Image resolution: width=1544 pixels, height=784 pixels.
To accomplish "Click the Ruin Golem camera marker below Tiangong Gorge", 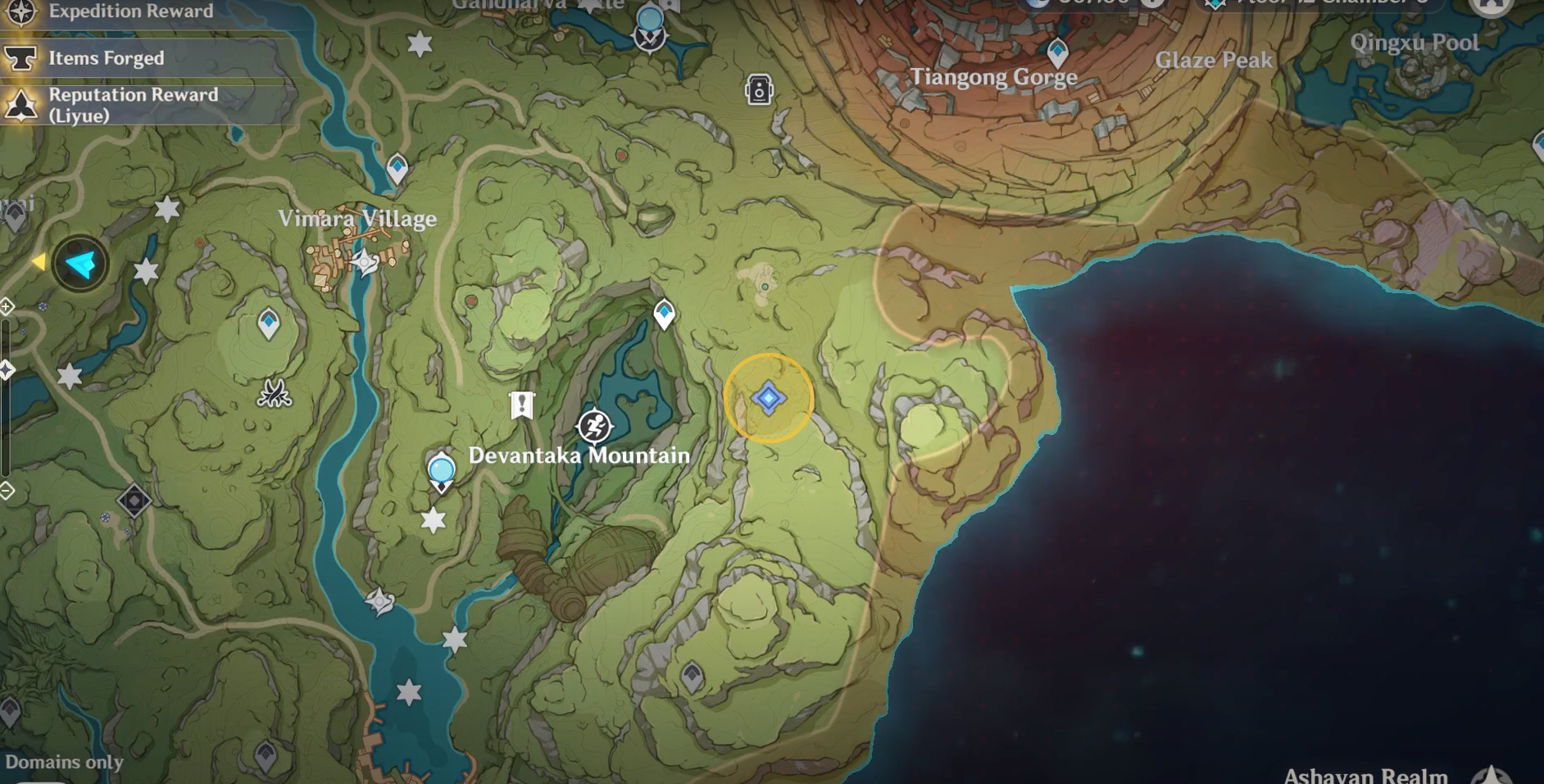I will (758, 89).
